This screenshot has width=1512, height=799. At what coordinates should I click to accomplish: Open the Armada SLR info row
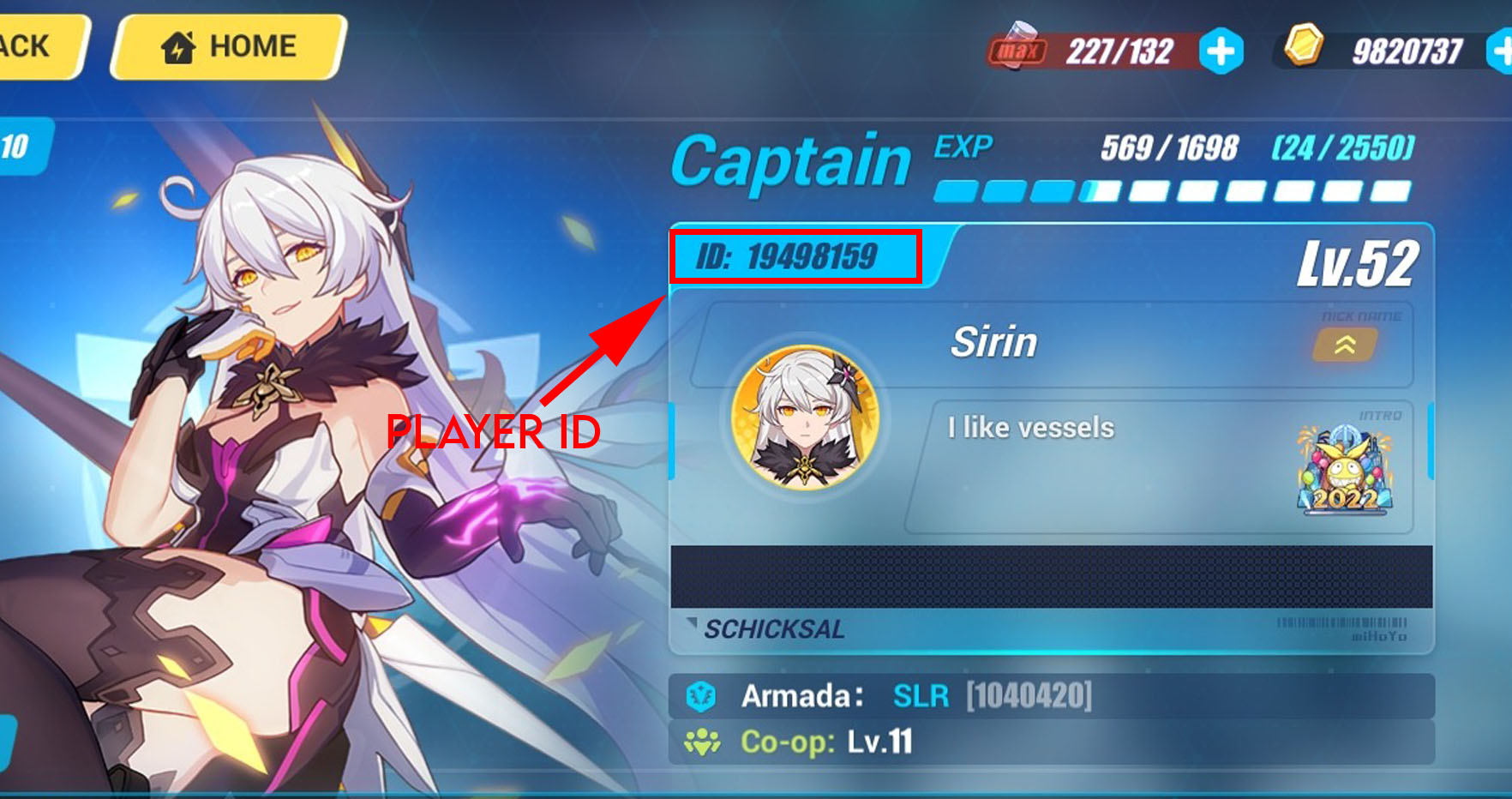click(x=1051, y=696)
